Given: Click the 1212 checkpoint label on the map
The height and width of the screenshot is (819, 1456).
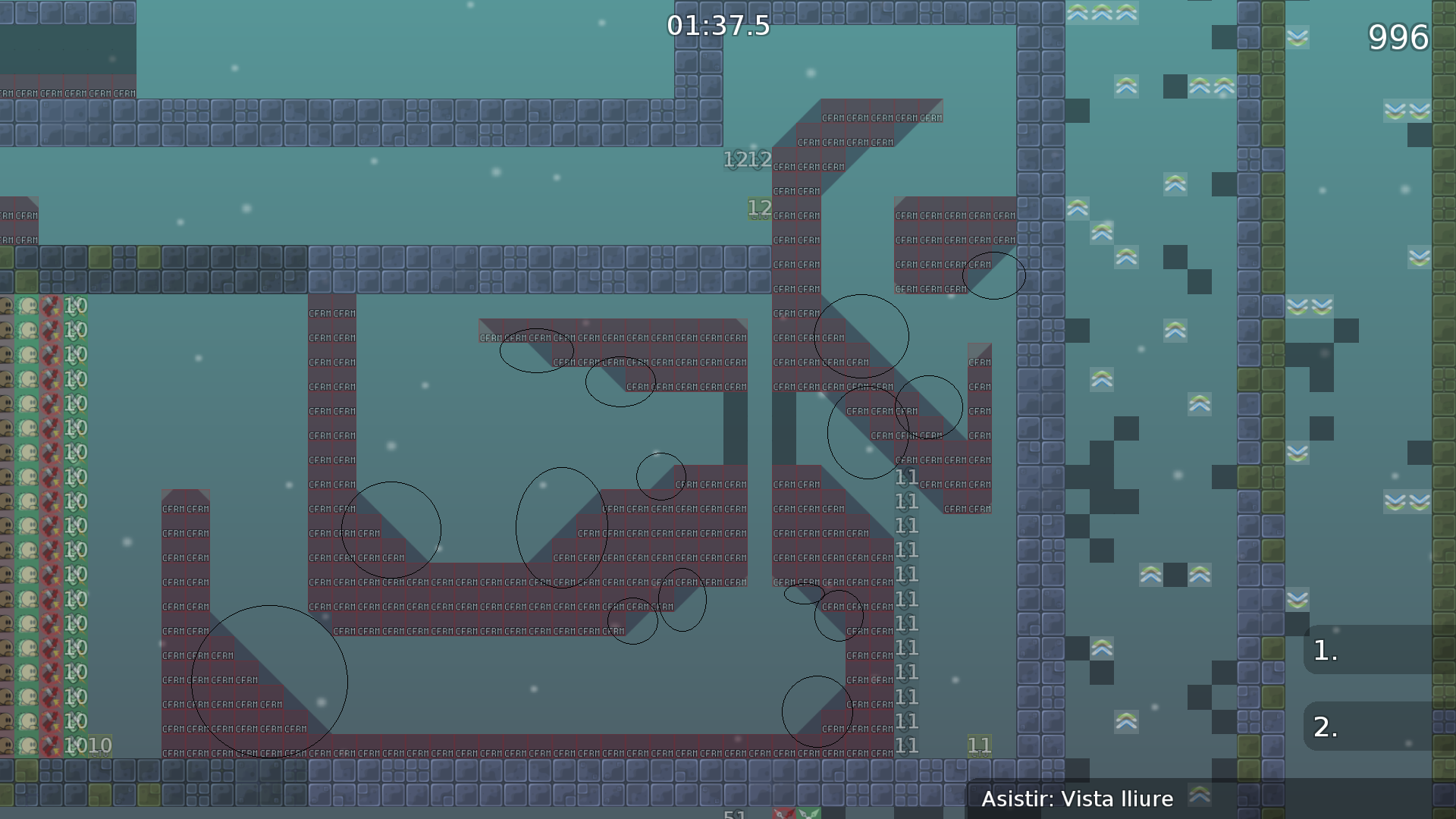Looking at the screenshot, I should (747, 160).
